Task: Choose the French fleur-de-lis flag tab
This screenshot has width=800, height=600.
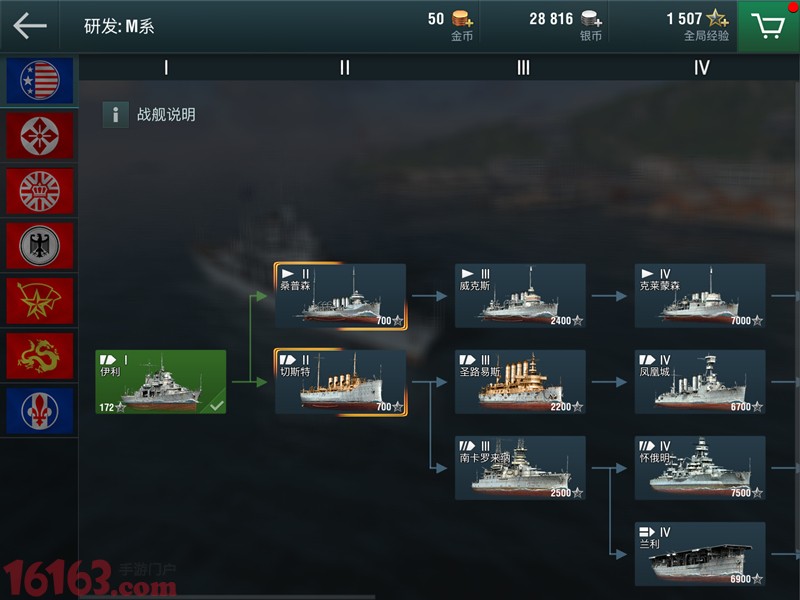Action: [40, 411]
